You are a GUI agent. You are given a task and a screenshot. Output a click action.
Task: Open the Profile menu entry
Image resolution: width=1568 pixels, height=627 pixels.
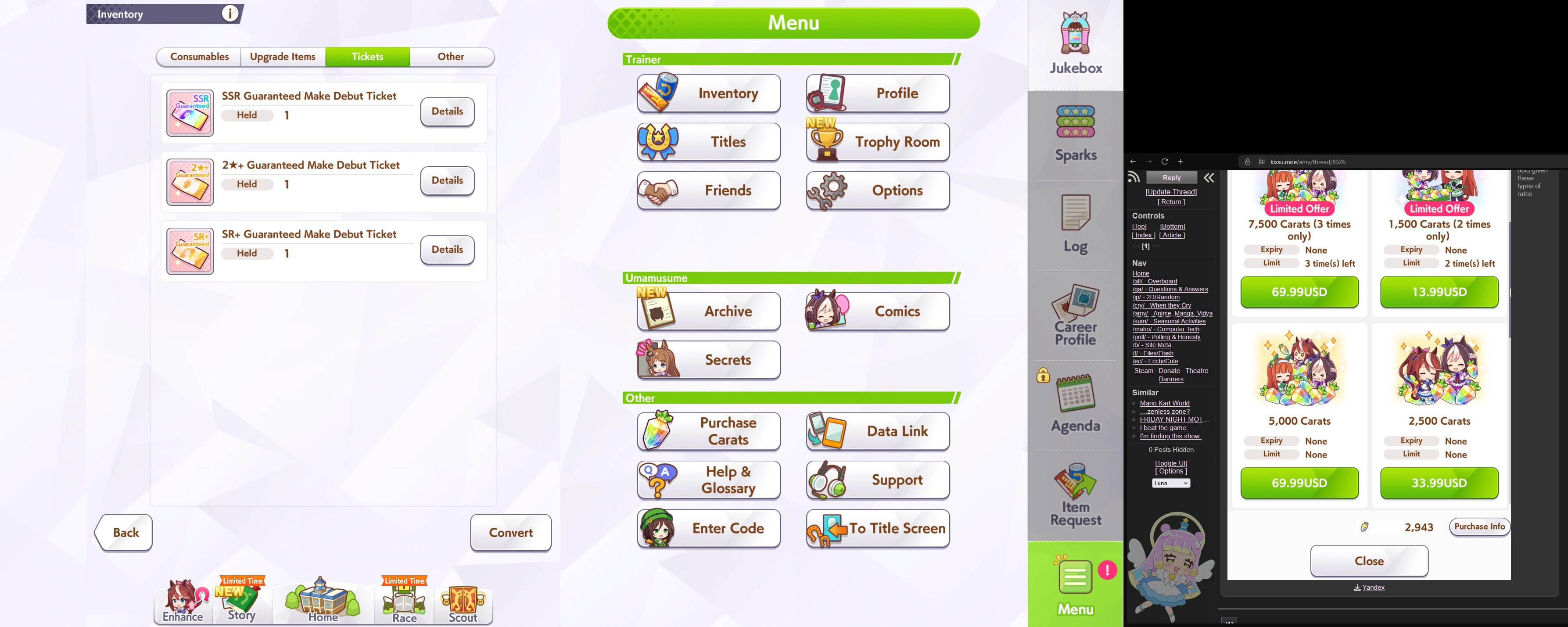(877, 93)
